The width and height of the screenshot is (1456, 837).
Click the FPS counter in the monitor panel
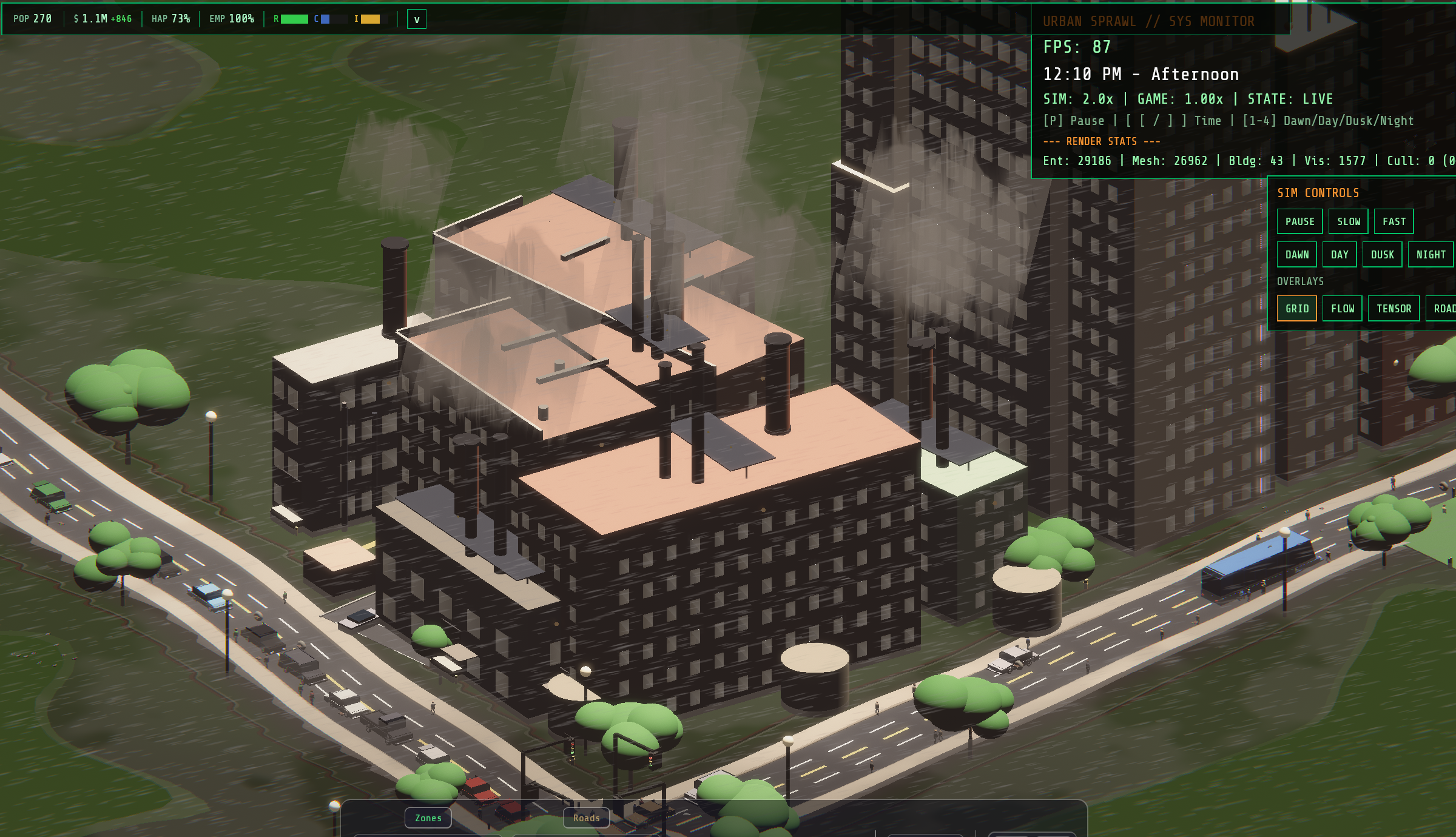[x=1077, y=47]
